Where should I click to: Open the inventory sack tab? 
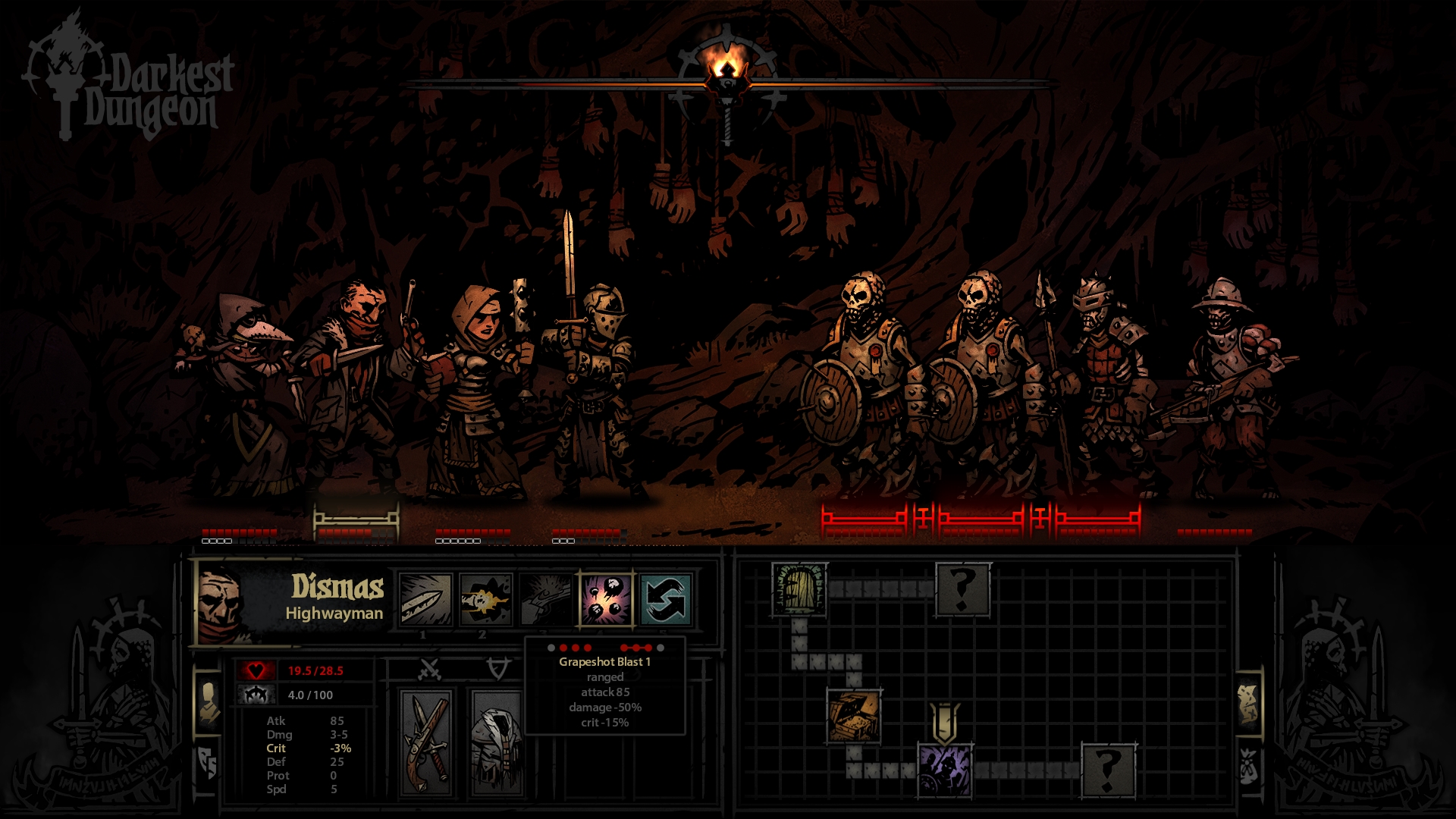[1248, 766]
